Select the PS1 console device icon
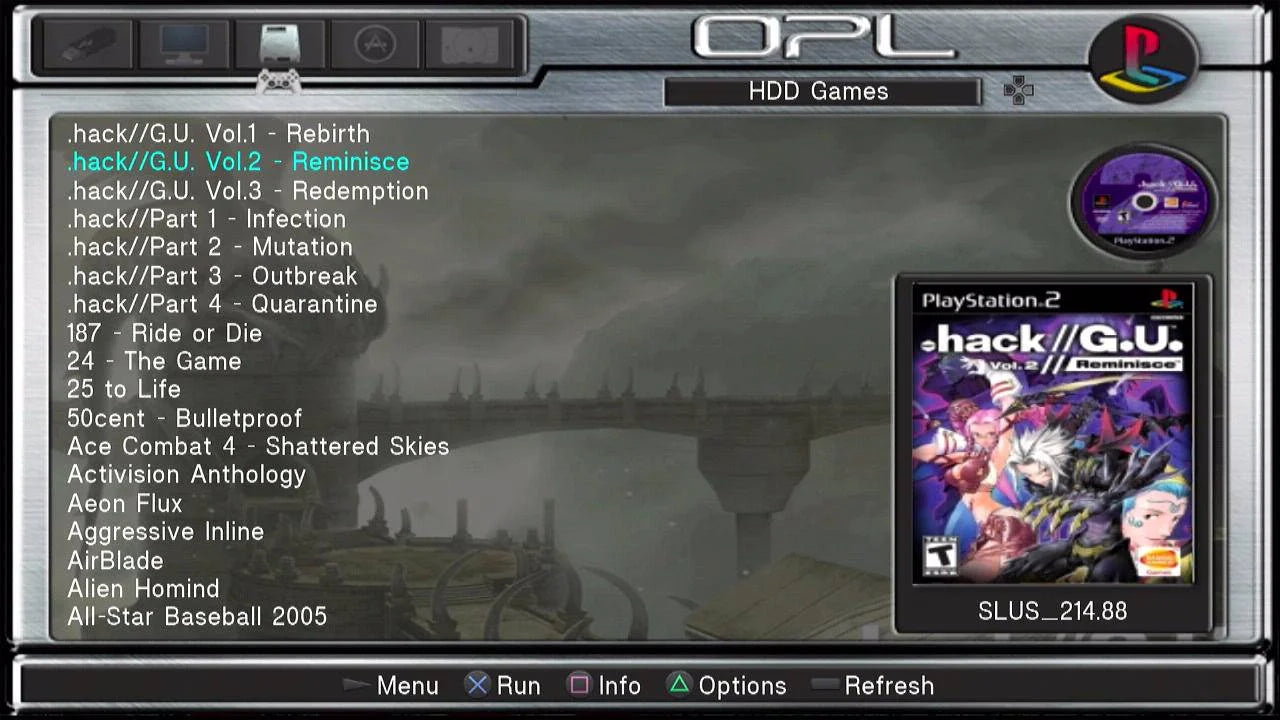The image size is (1280, 720). (x=468, y=43)
